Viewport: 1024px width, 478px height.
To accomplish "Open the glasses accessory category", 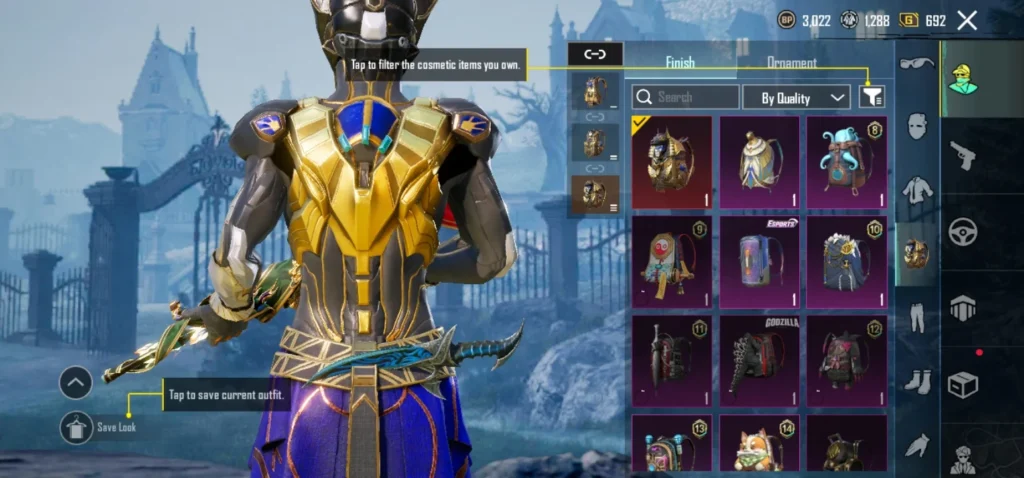I will click(x=916, y=64).
